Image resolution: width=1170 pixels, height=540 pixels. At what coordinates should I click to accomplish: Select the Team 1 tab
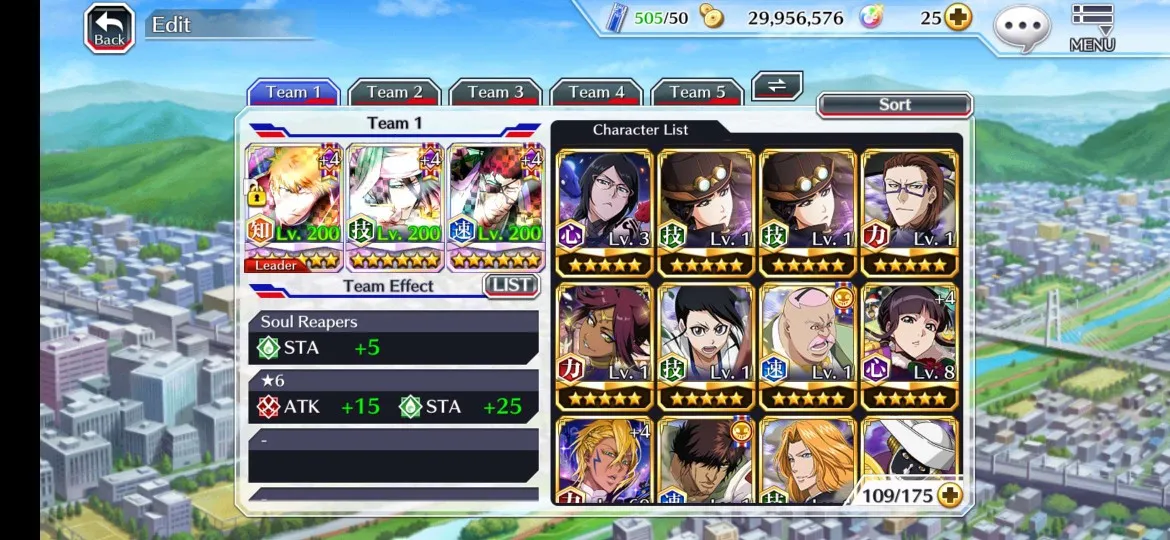[x=293, y=93]
